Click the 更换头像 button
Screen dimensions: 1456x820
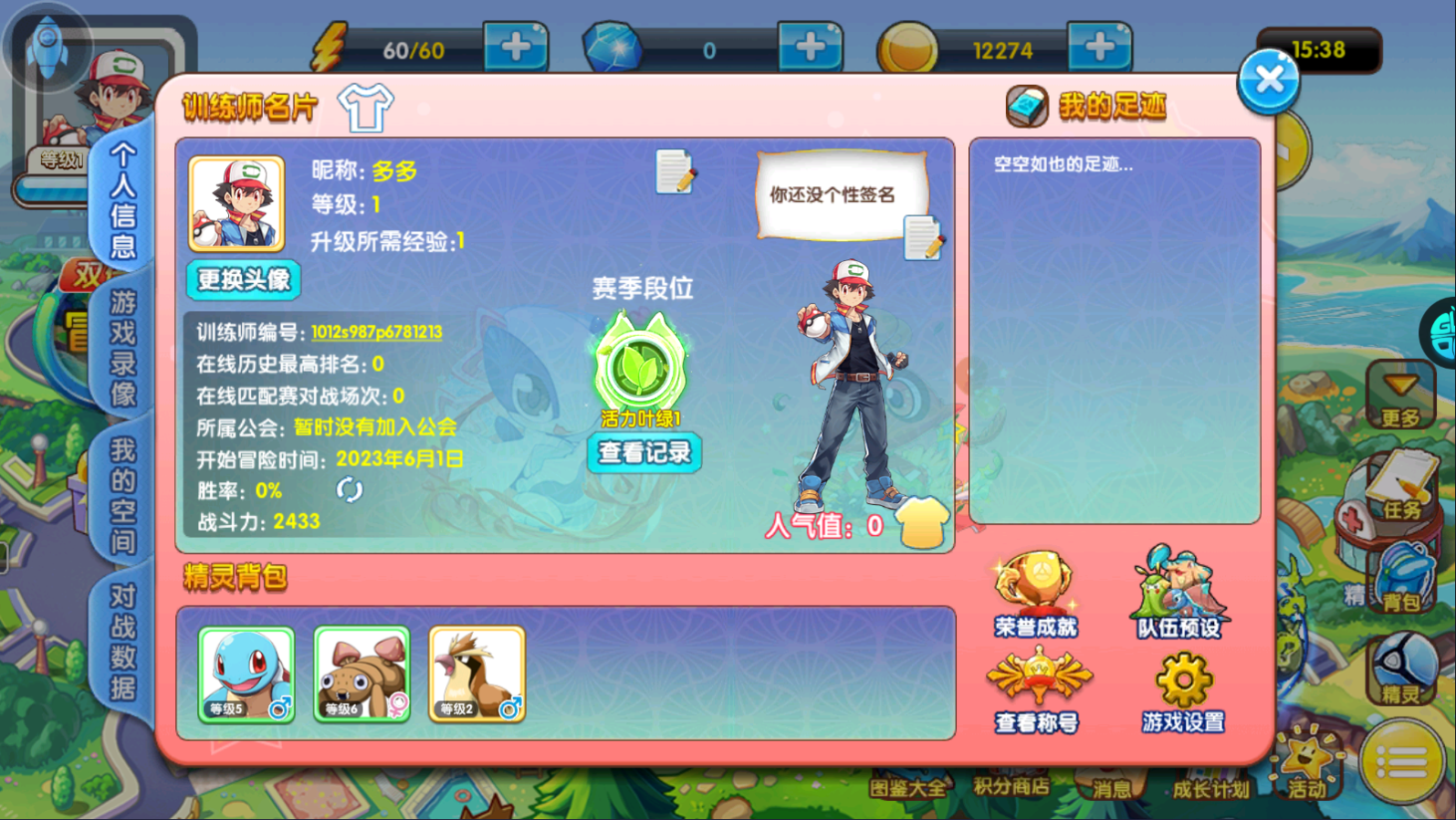coord(243,280)
